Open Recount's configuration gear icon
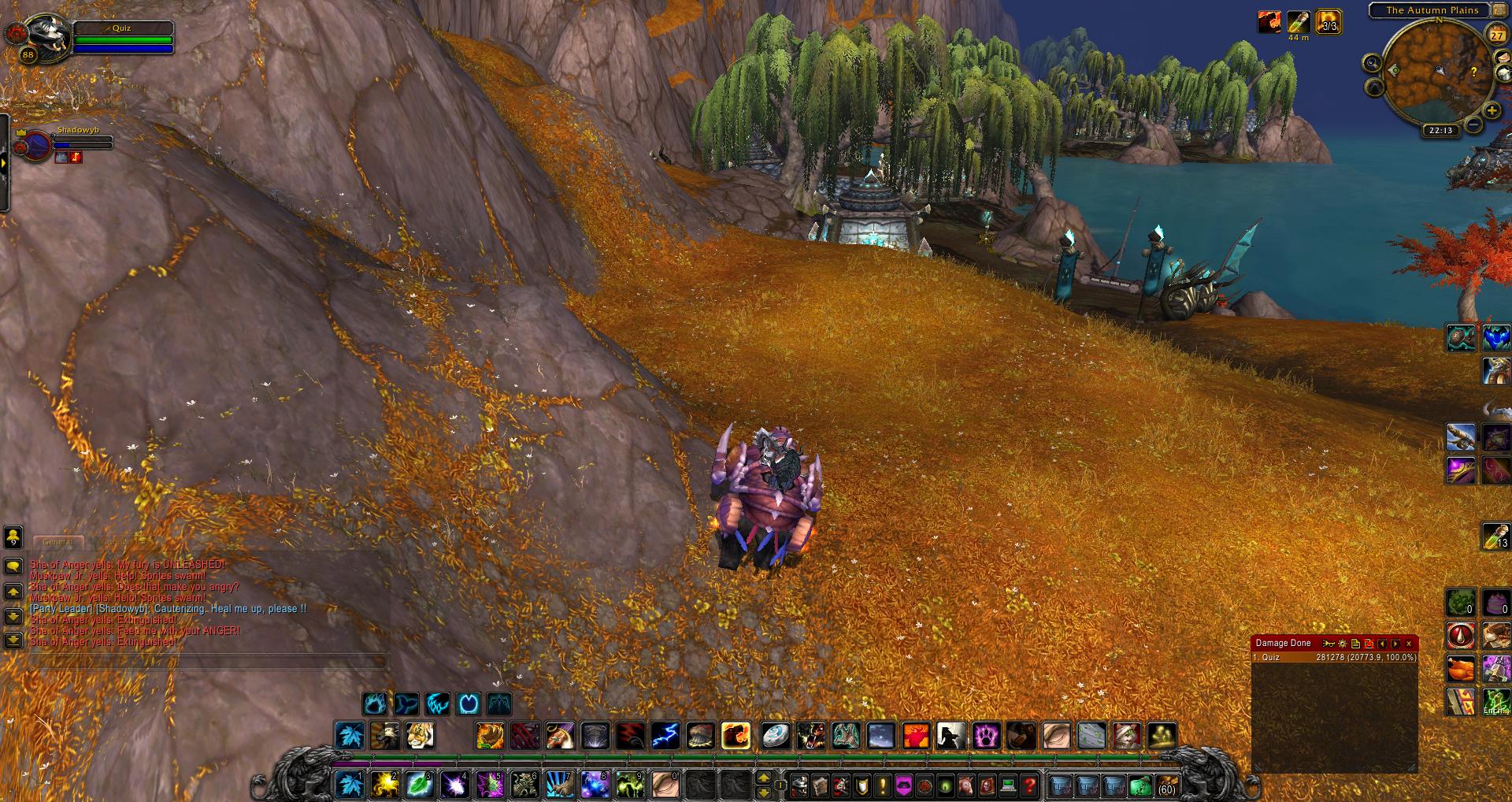 pyautogui.click(x=1343, y=644)
